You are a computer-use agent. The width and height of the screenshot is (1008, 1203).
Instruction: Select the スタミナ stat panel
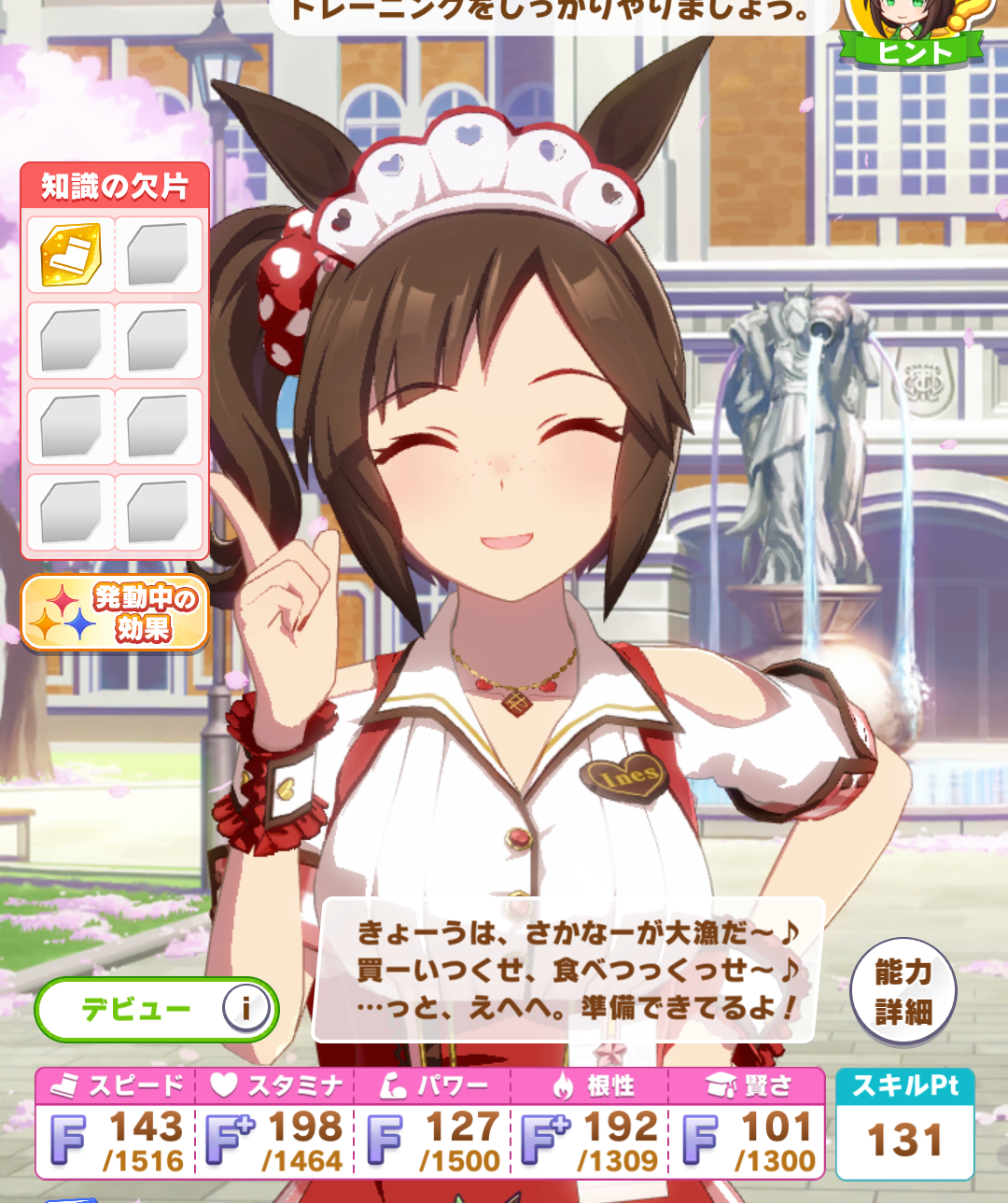pos(275,1124)
